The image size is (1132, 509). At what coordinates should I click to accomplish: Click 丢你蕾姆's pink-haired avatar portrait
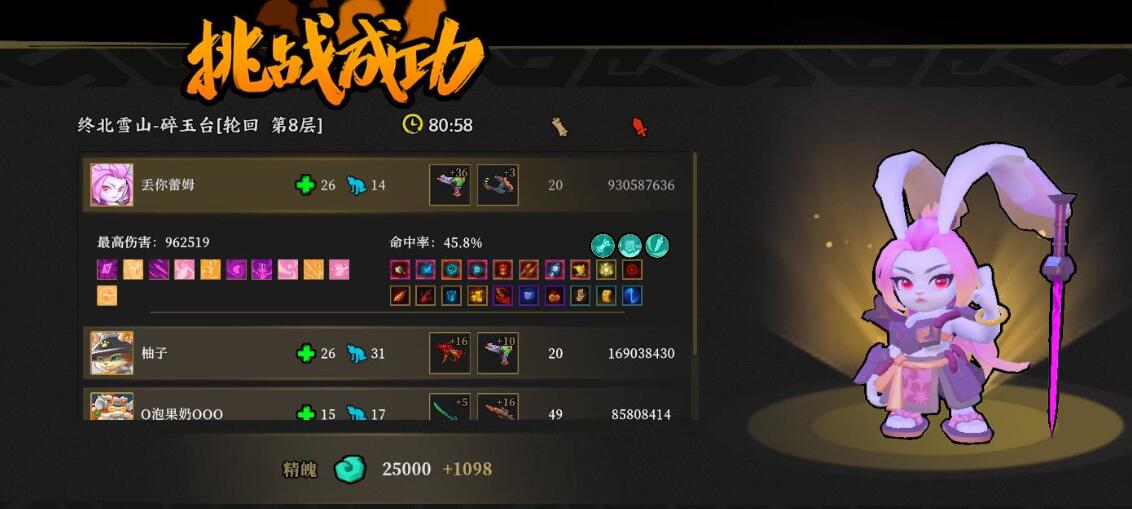point(111,185)
